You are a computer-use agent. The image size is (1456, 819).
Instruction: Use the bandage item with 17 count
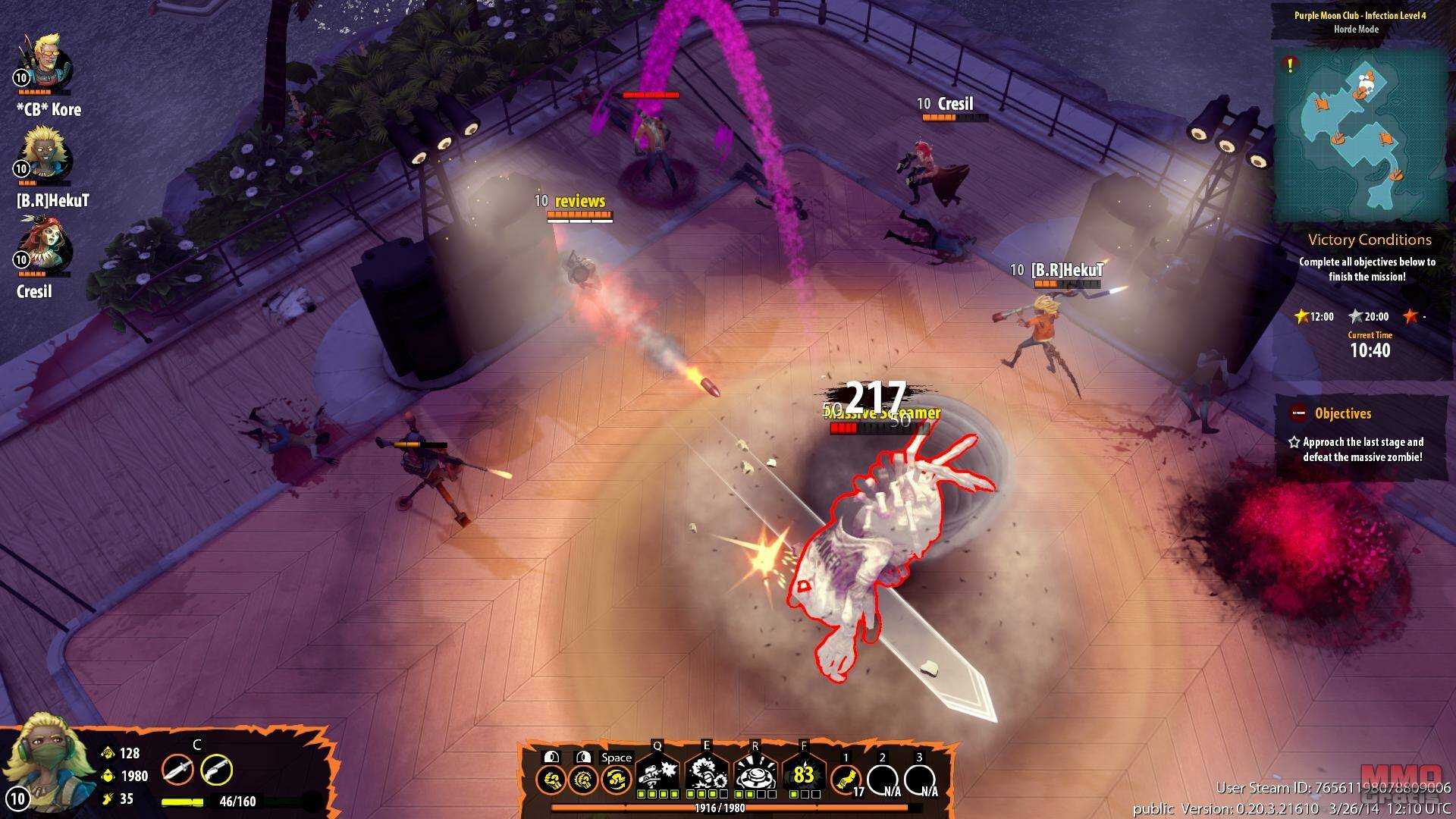coord(846,778)
